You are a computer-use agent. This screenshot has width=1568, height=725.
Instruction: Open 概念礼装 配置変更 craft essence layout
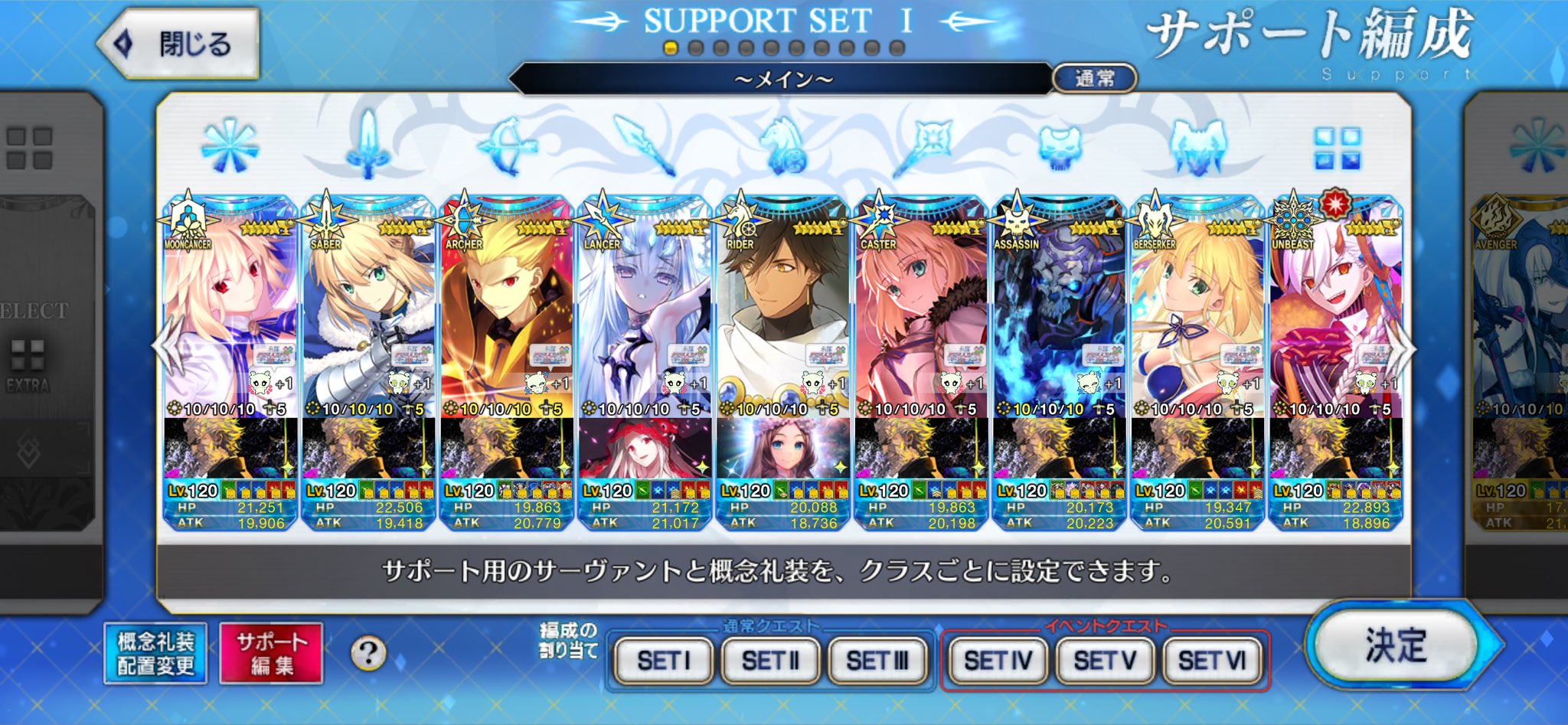(155, 653)
